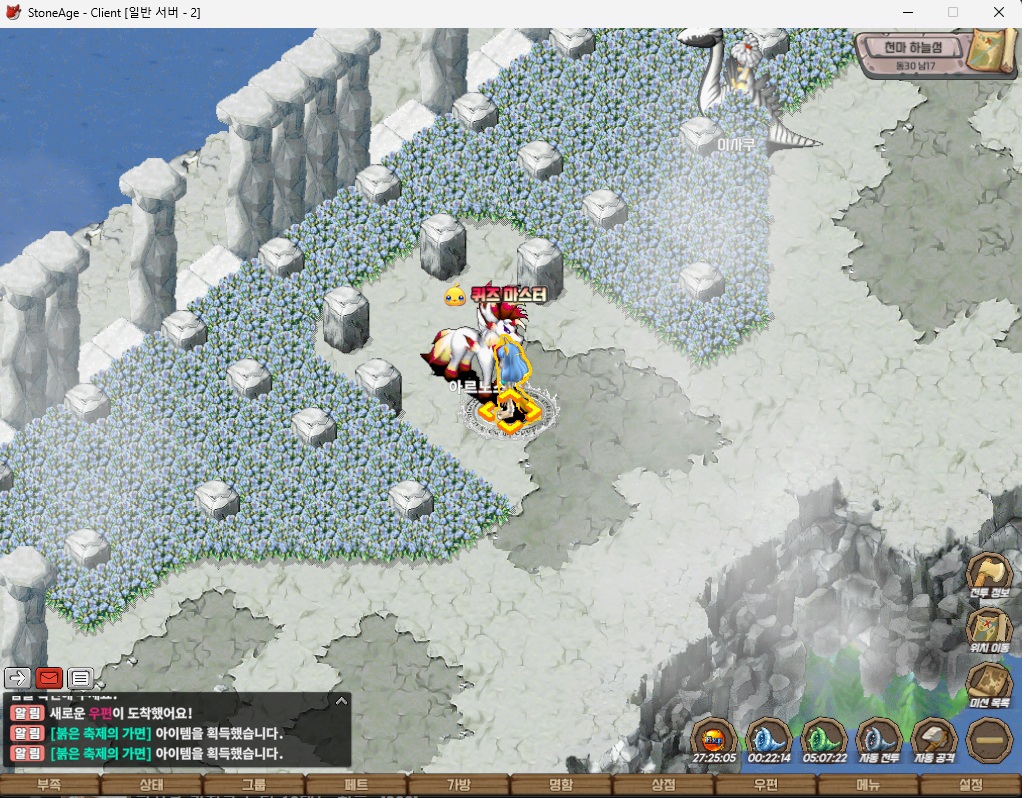
Task: Open the 가방 (bag) inventory
Action: click(x=458, y=785)
